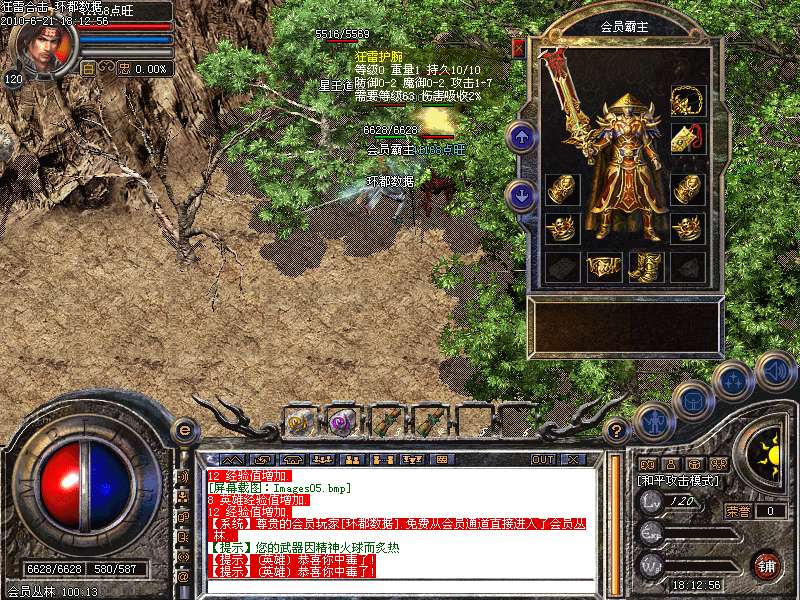Click into the chat message window
800x600 pixels.
point(400,530)
